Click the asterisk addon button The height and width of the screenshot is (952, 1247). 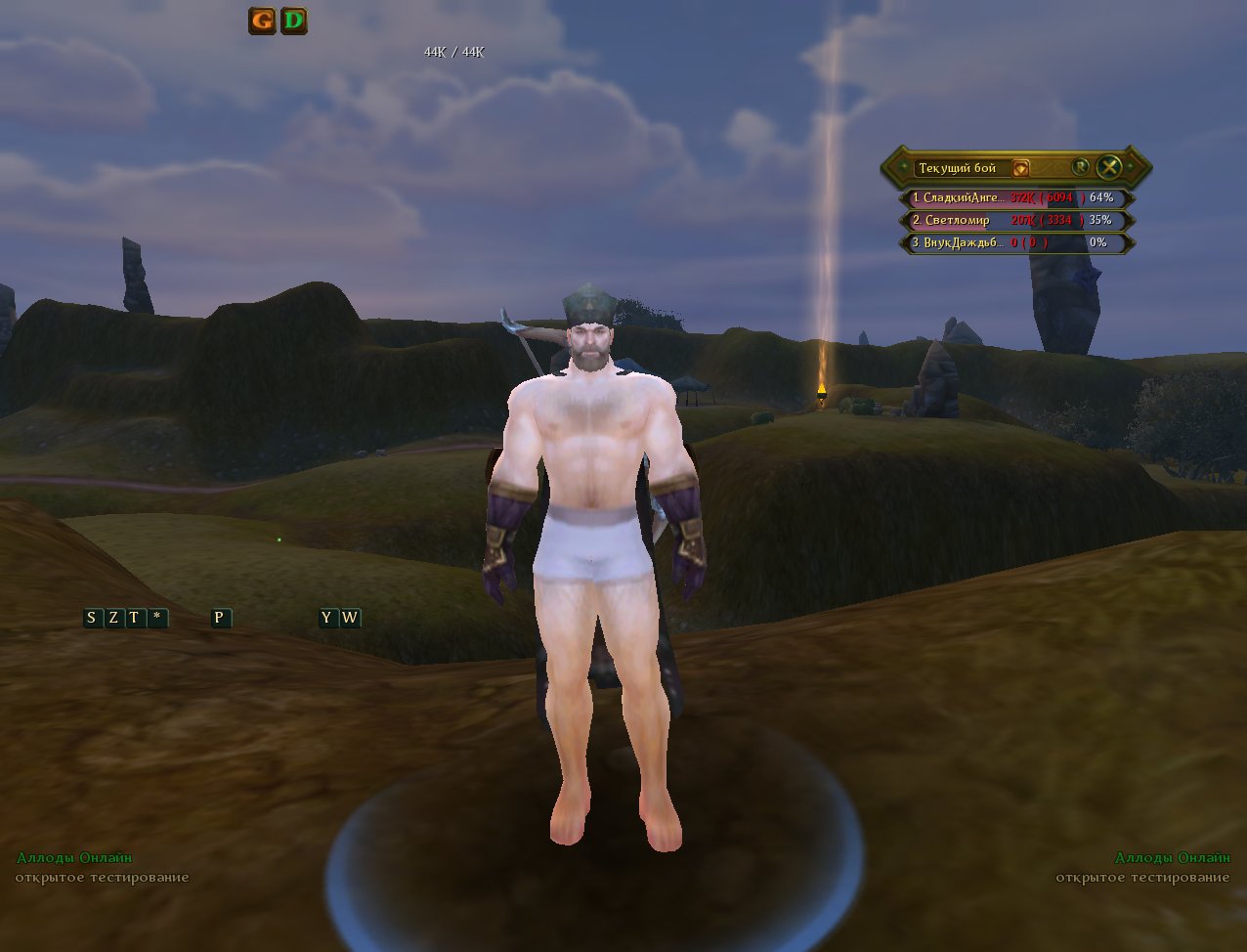point(156,618)
